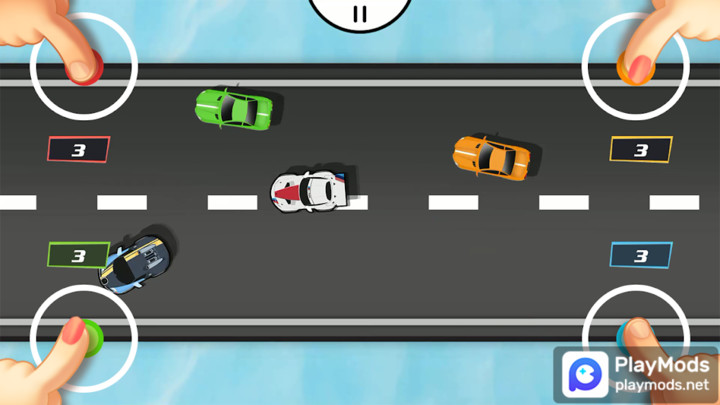Tap the red player control button
720x405 pixels.
click(x=83, y=68)
